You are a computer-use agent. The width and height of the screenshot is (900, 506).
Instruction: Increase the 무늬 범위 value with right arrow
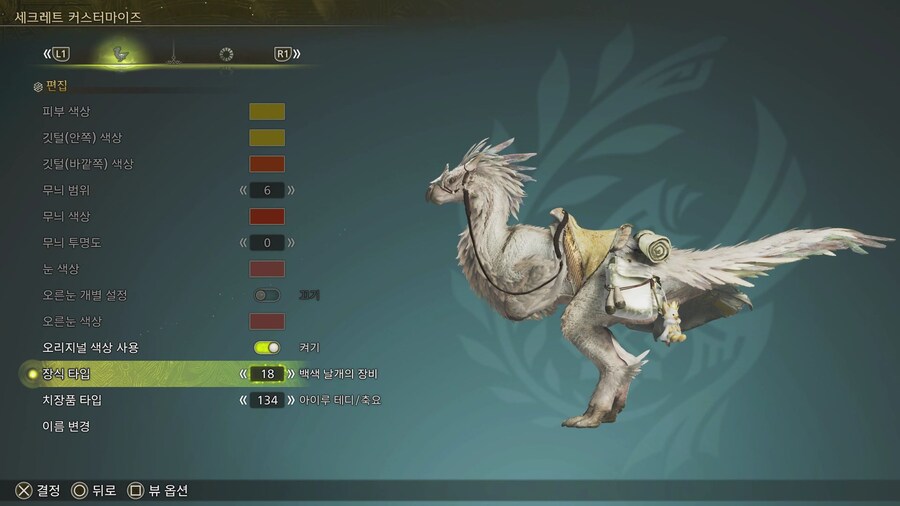(291, 190)
